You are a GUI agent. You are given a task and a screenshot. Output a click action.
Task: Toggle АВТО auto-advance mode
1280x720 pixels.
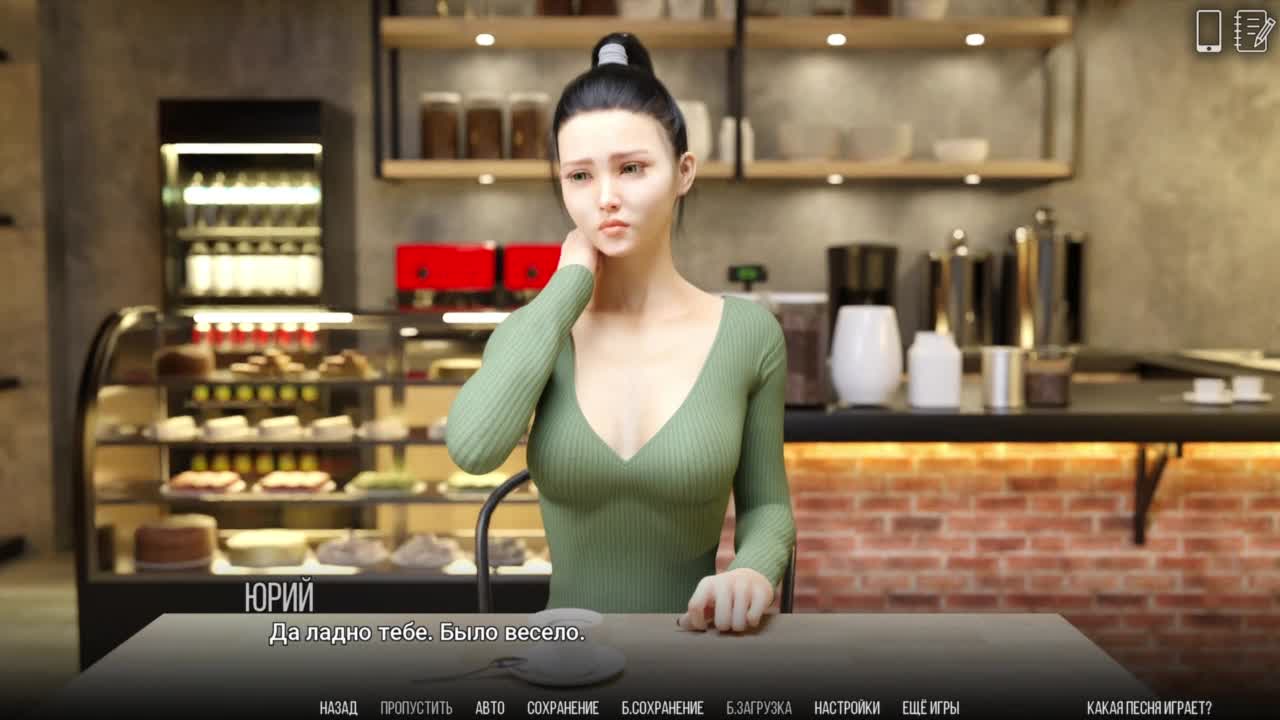(x=490, y=708)
